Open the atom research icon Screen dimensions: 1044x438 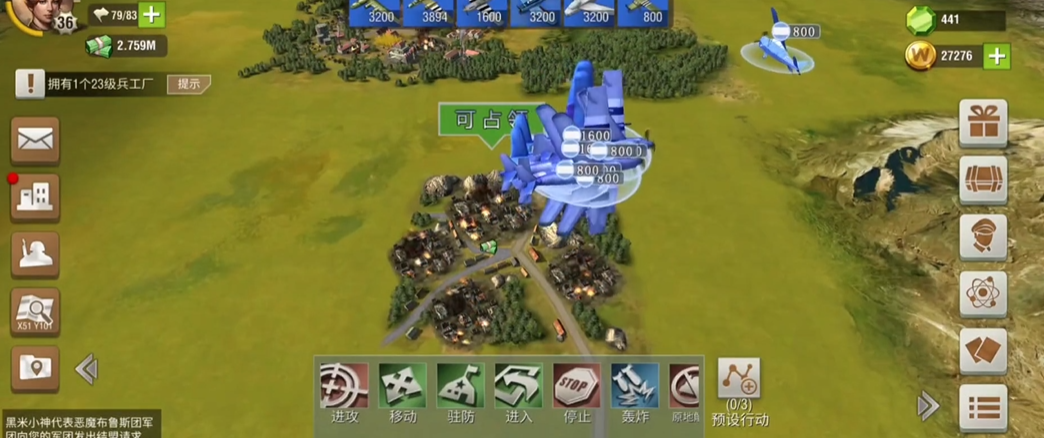point(983,295)
